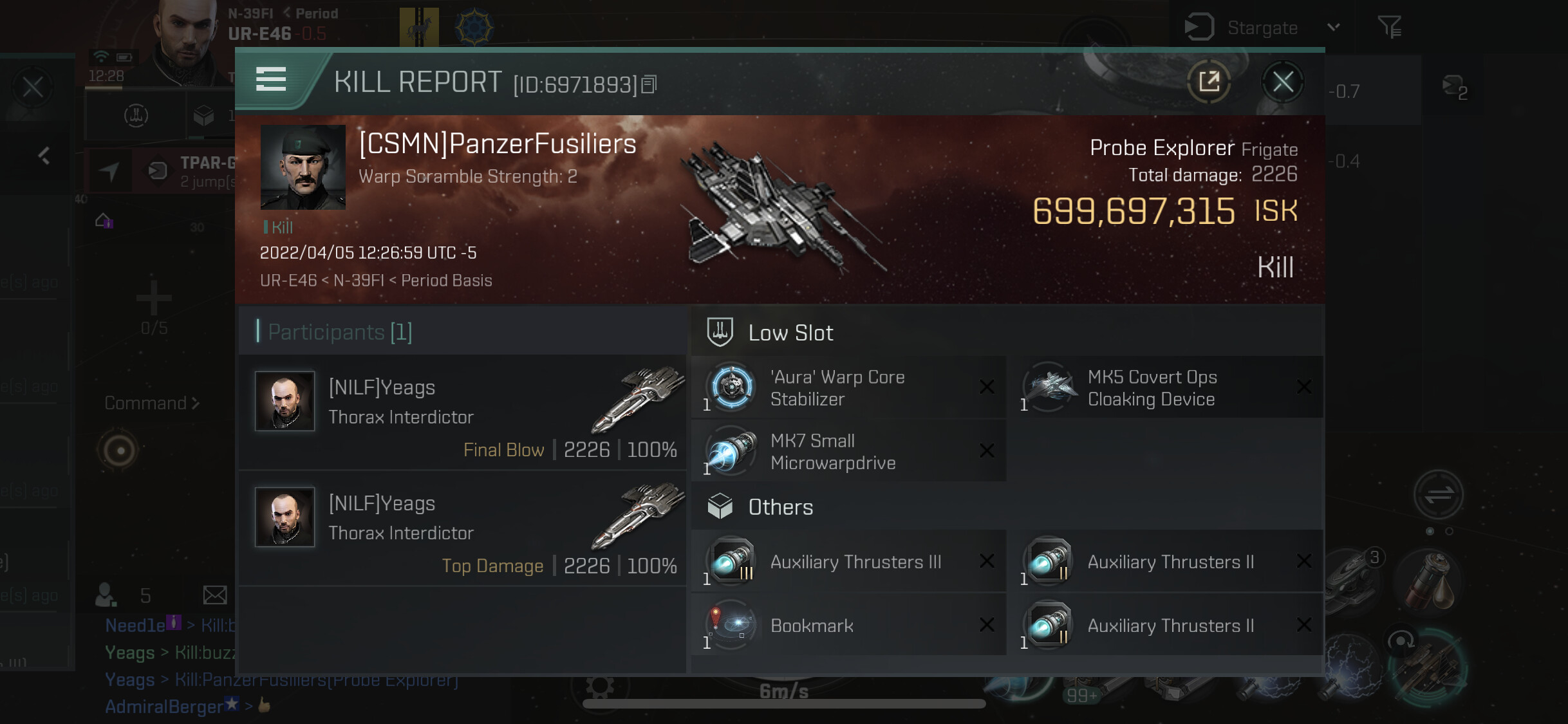The image size is (1568, 724).
Task: View PanzerFusiliers' character portrait
Action: pos(303,167)
